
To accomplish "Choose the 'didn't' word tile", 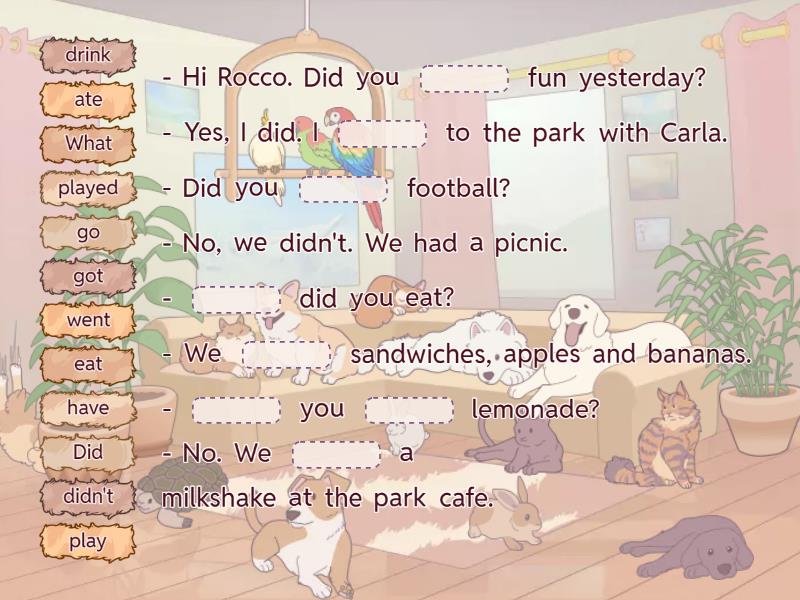I will pos(88,497).
